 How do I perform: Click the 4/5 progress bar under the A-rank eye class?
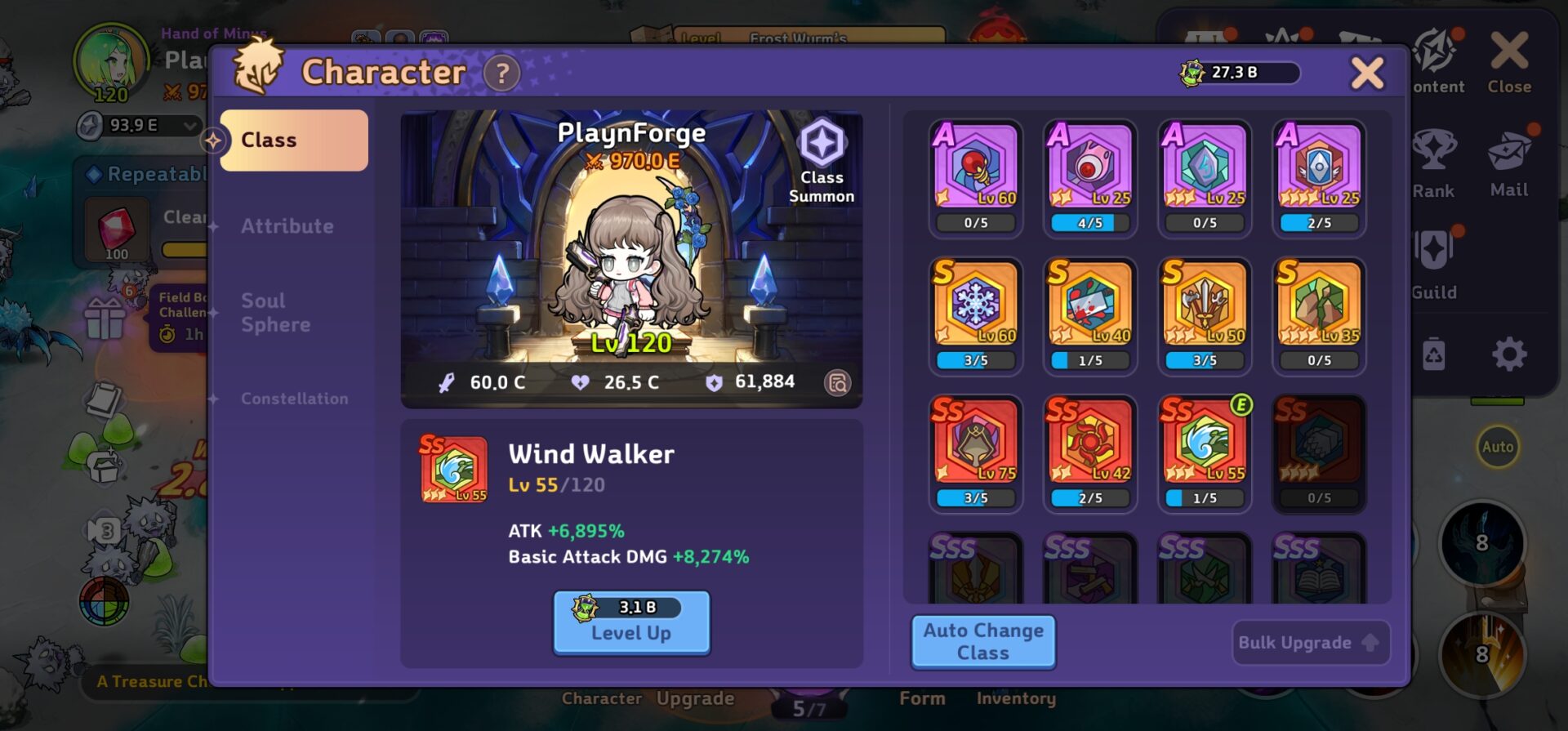pyautogui.click(x=1089, y=221)
